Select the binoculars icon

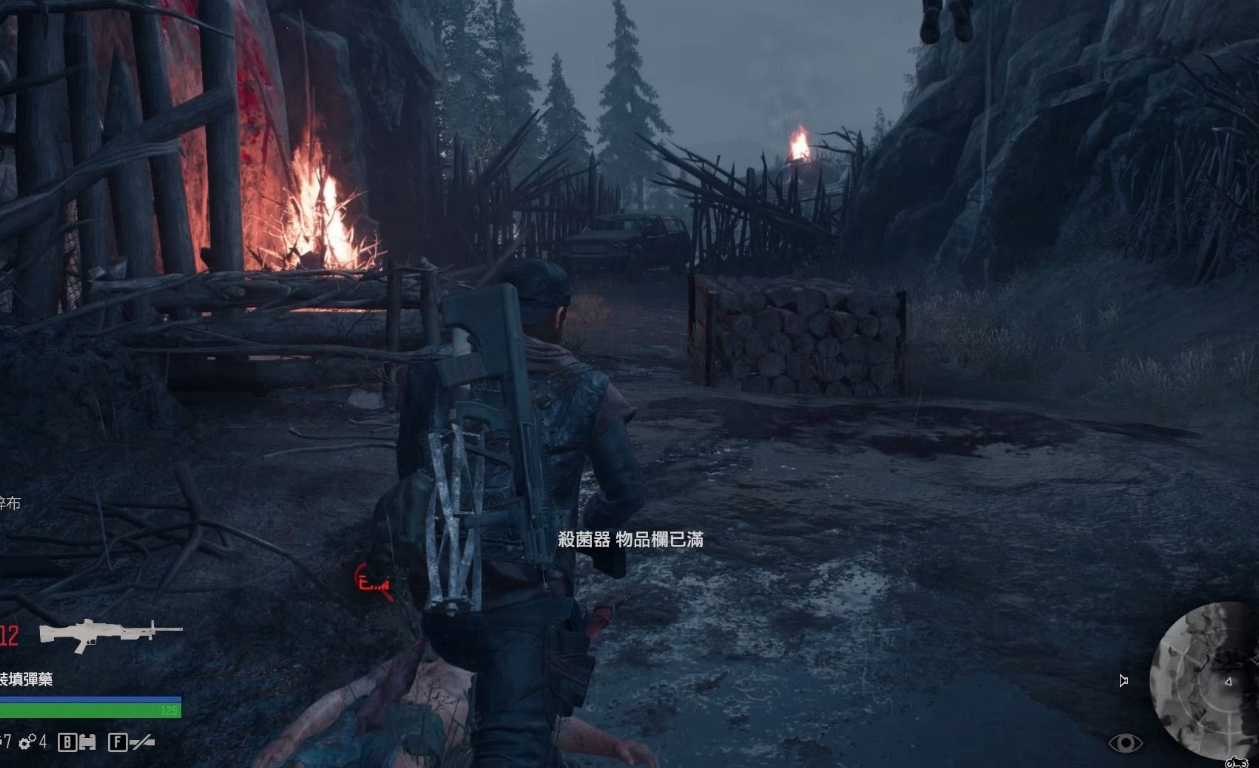pyautogui.click(x=87, y=742)
